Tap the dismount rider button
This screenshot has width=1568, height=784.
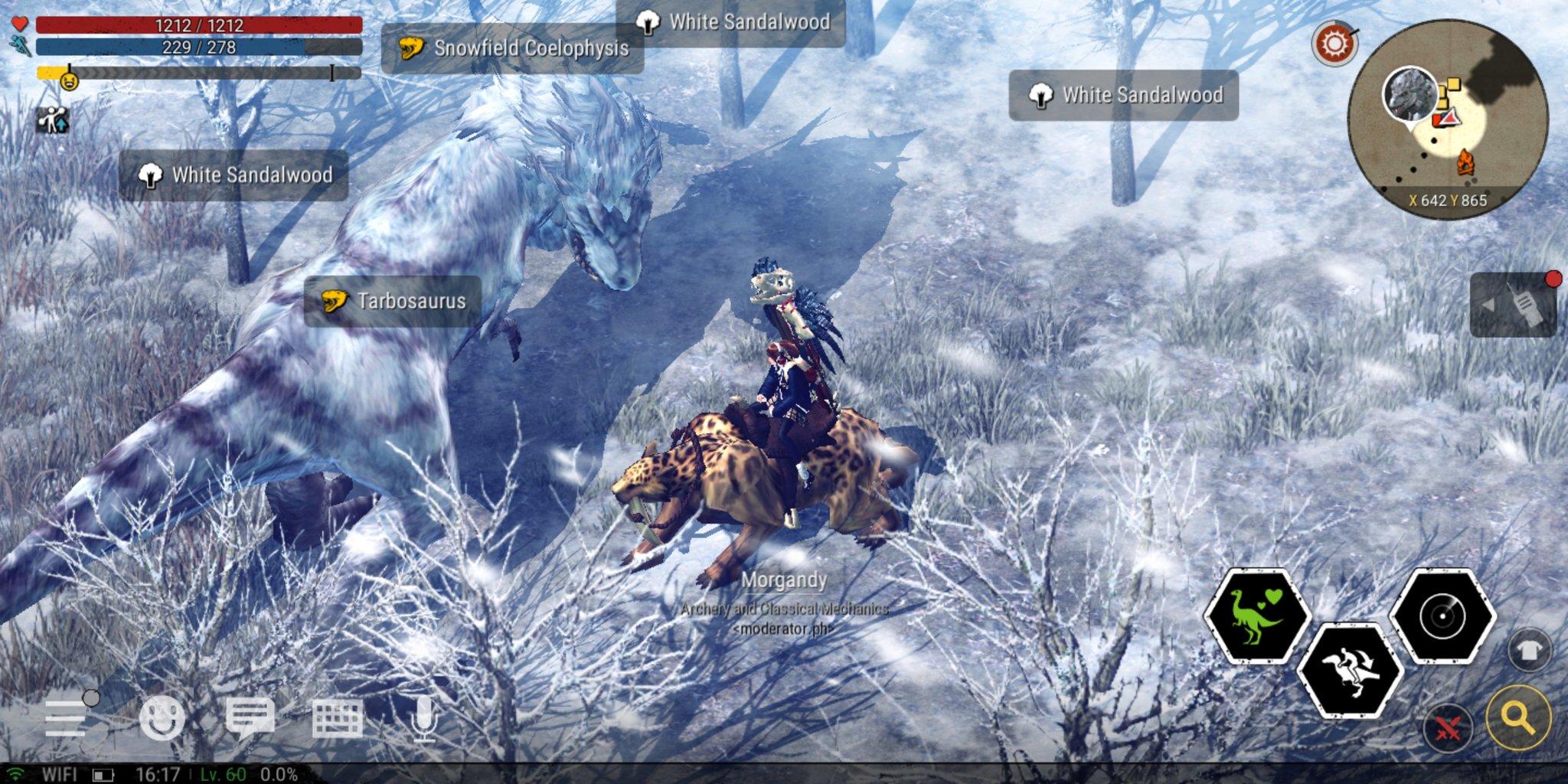[1351, 671]
